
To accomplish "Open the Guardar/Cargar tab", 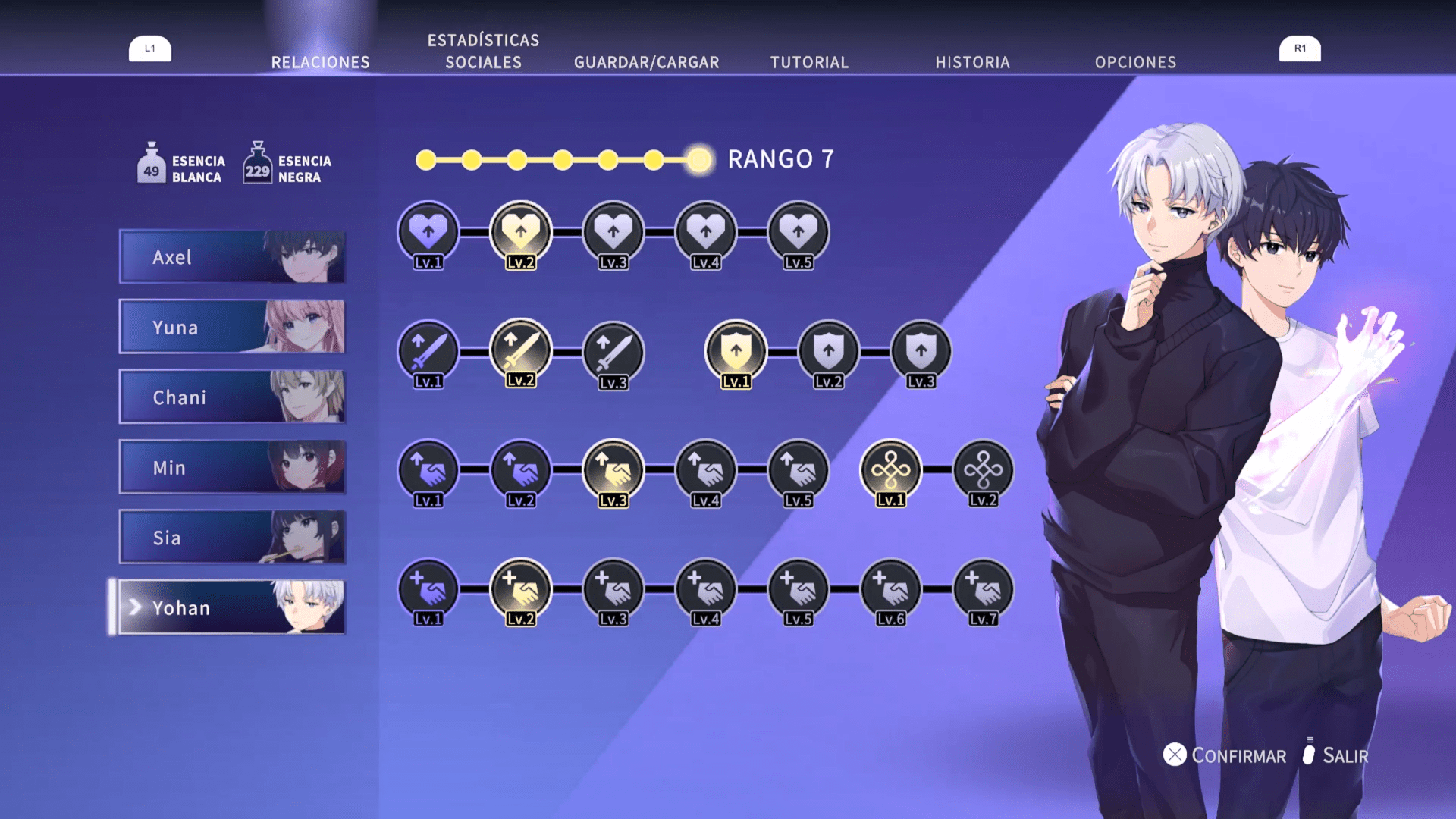I will coord(646,62).
